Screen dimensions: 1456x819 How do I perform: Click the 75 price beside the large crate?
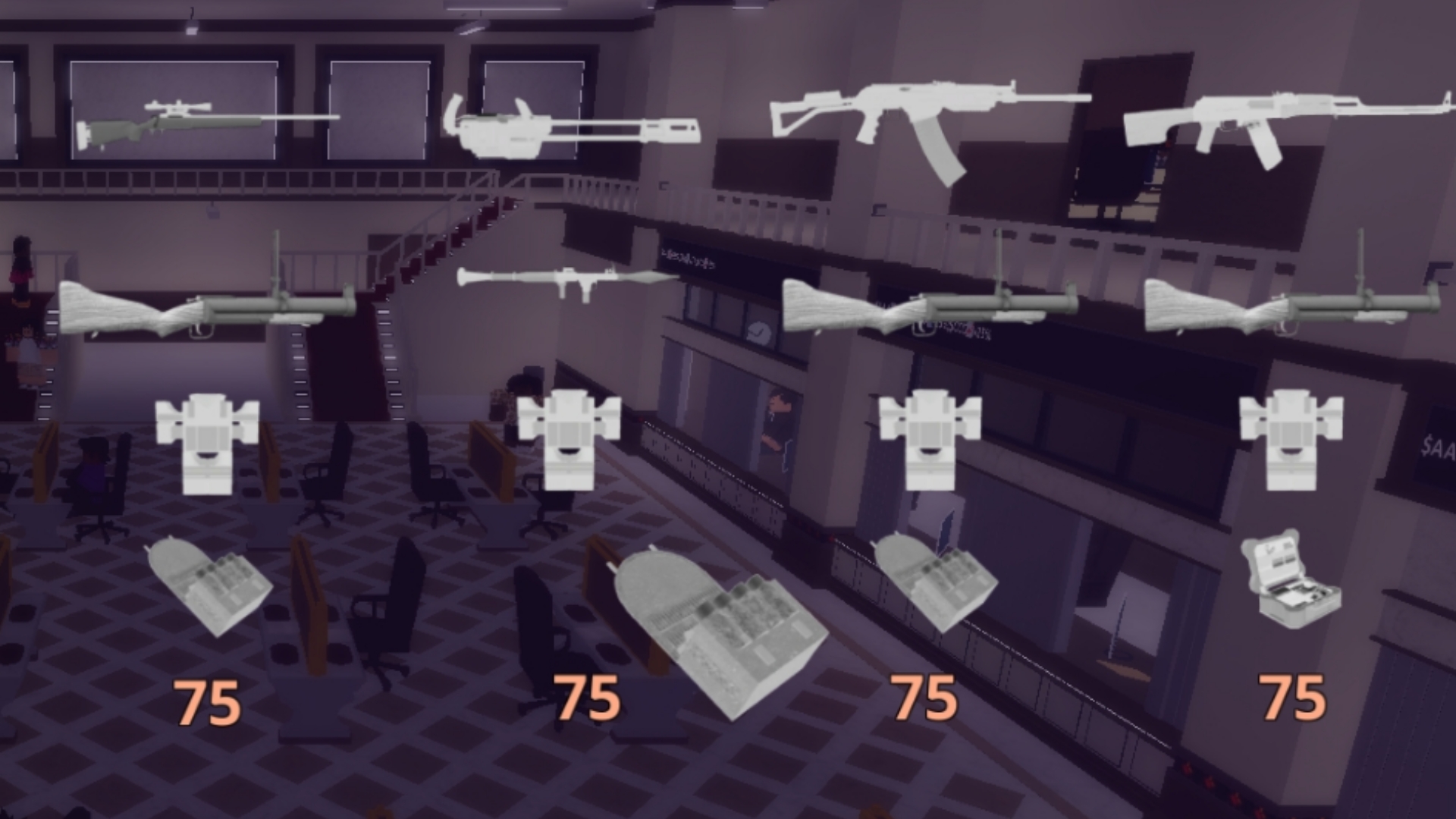587,698
